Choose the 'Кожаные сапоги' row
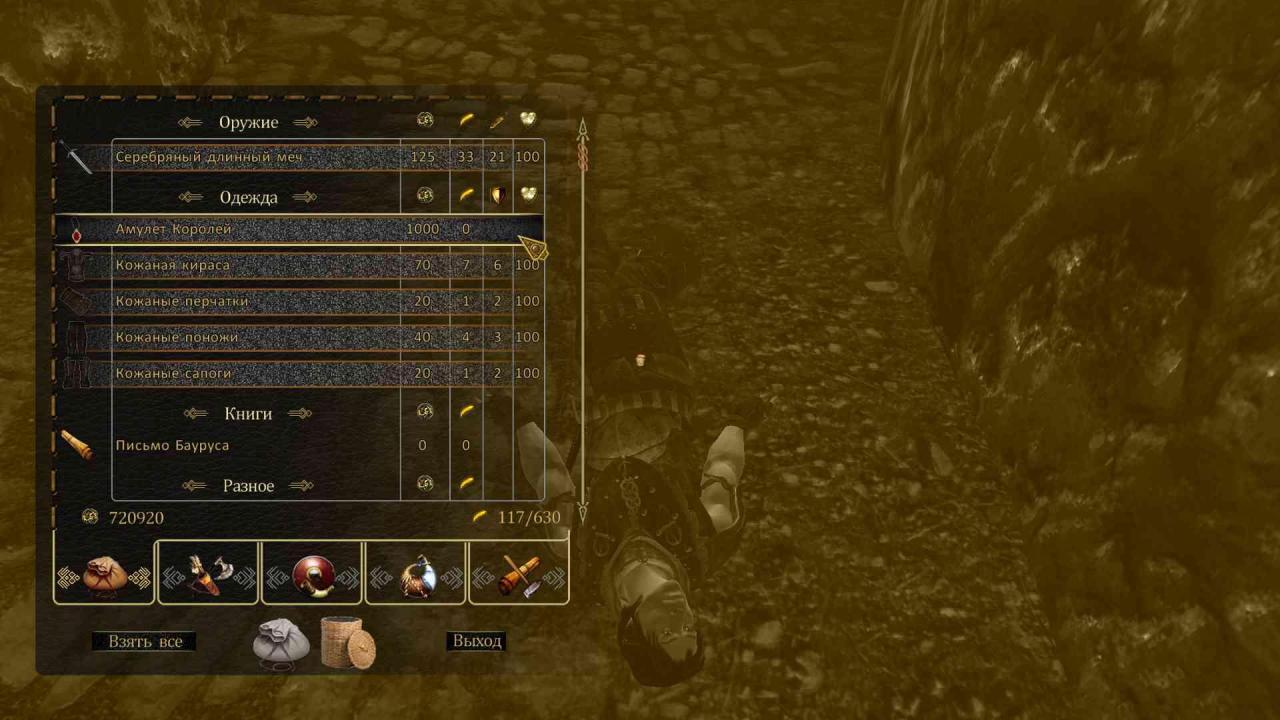 pos(173,373)
